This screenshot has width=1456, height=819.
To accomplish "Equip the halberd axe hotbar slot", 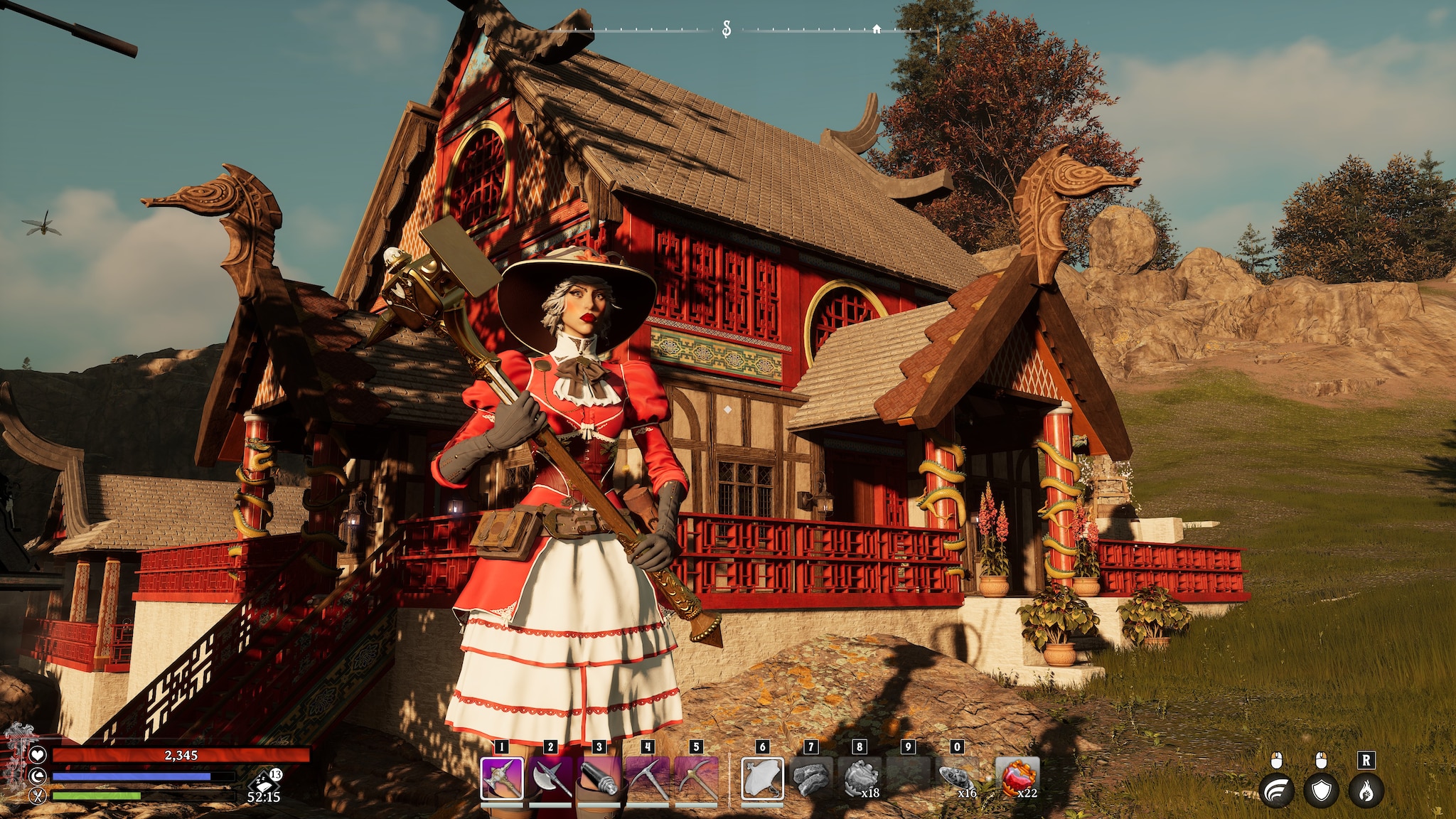I will (x=551, y=778).
